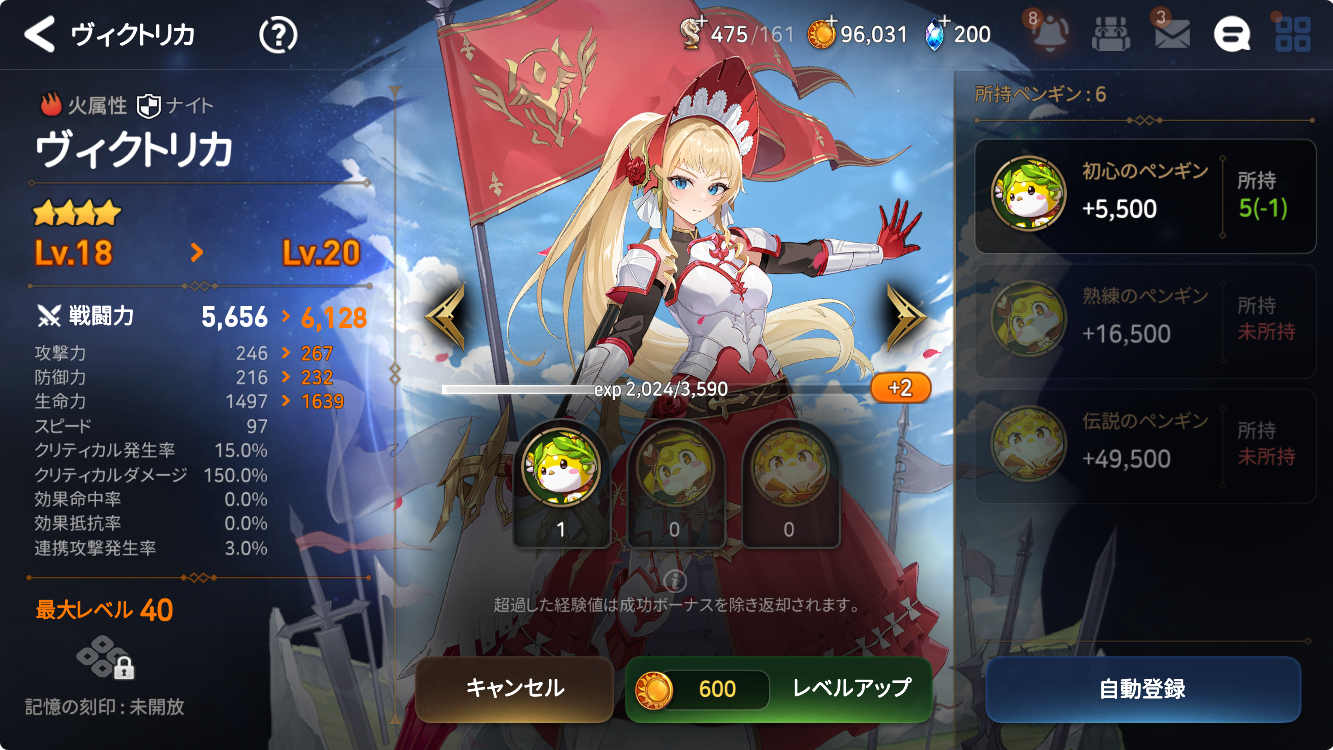Select the 熟練のペンギン +16,500 row
Image resolution: width=1333 pixels, height=750 pixels.
point(1145,321)
